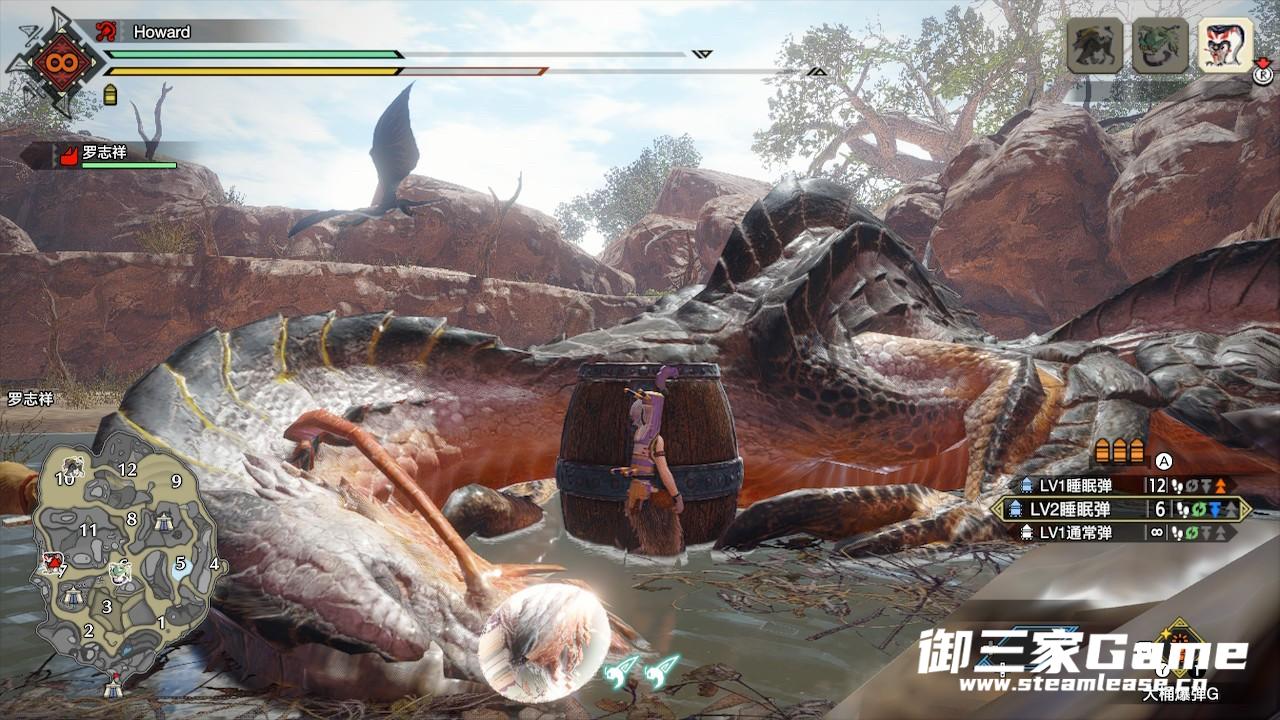1280x720 pixels.
Task: Select the green monster target icon
Action: point(1160,45)
